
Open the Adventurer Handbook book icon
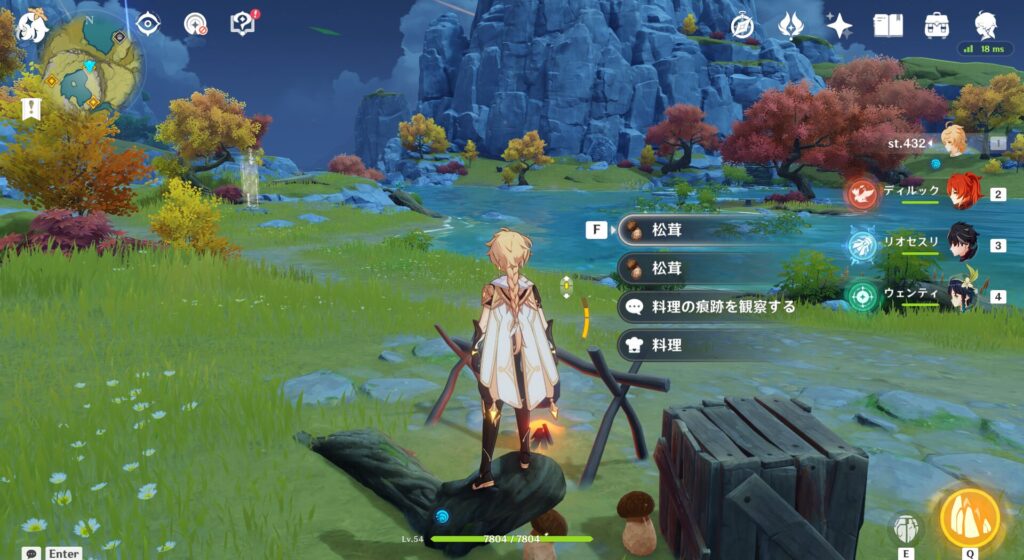(888, 25)
